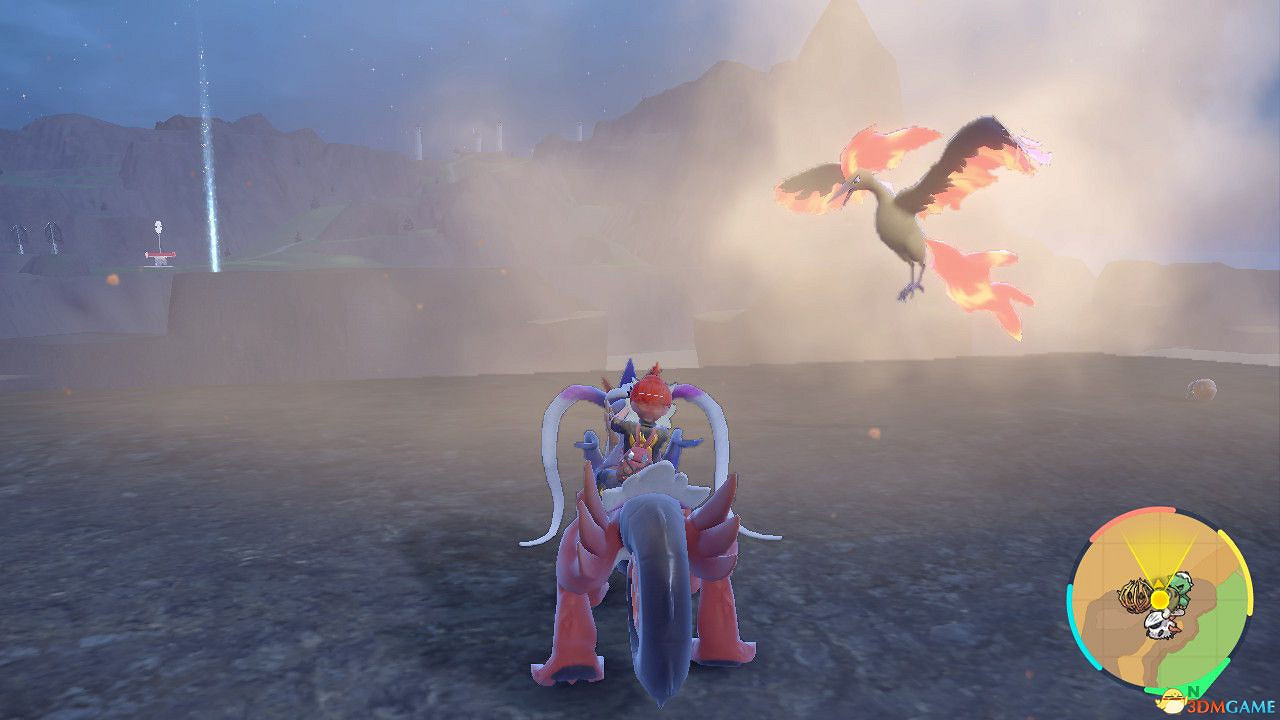Click the duck mascot of the 3DMGAME watermark
The width and height of the screenshot is (1280, 720).
point(1172,700)
